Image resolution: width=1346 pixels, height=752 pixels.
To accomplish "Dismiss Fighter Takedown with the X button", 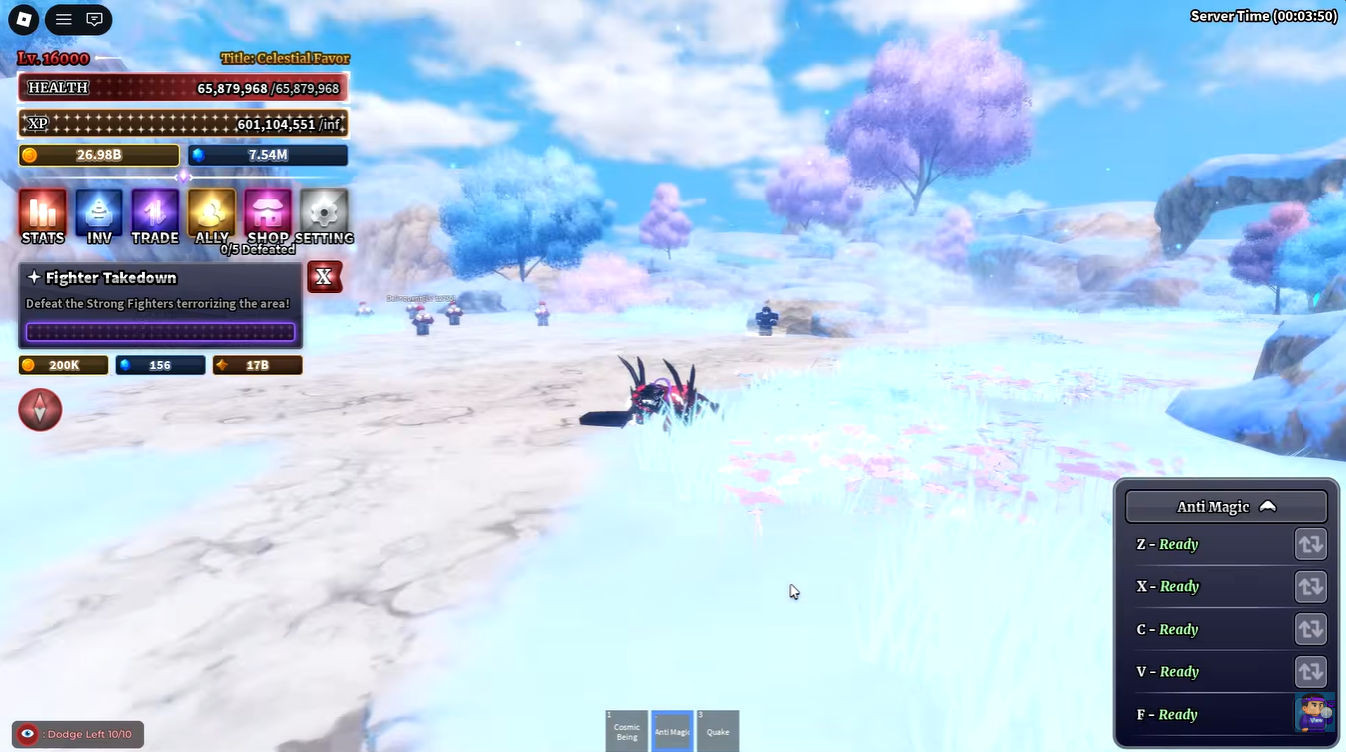I will [x=324, y=277].
